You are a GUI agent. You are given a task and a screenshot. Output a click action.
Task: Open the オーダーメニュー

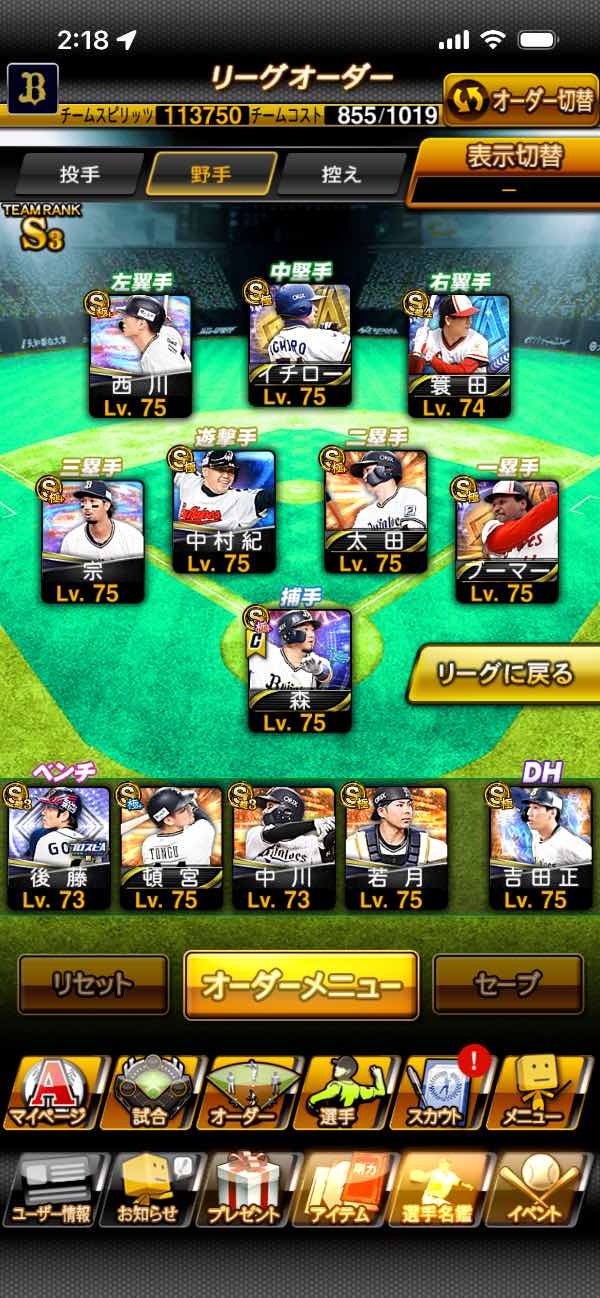pyautogui.click(x=301, y=984)
